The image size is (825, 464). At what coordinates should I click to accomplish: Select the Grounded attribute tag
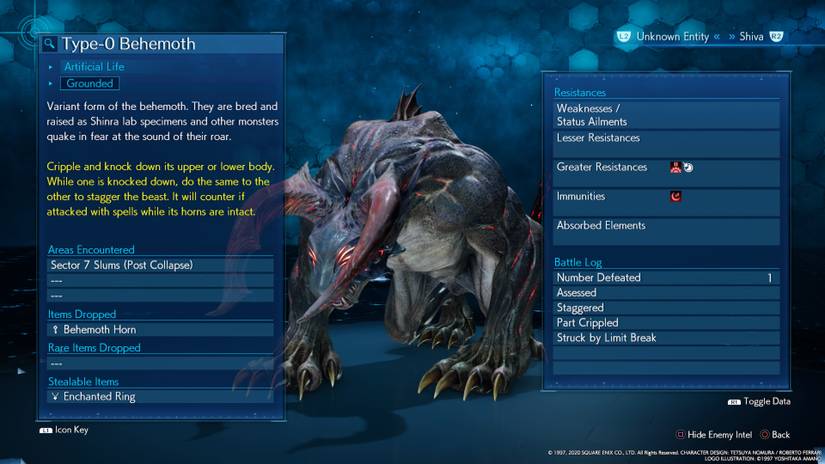(x=90, y=84)
